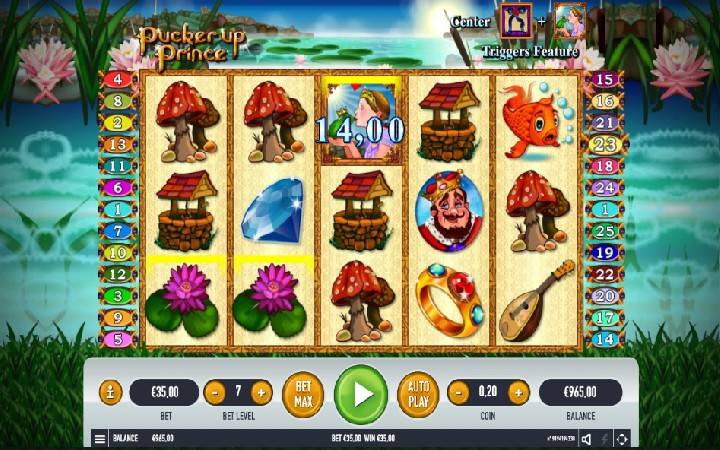This screenshot has width=720, height=450.
Task: Decrease the bet level
Action: [x=214, y=392]
